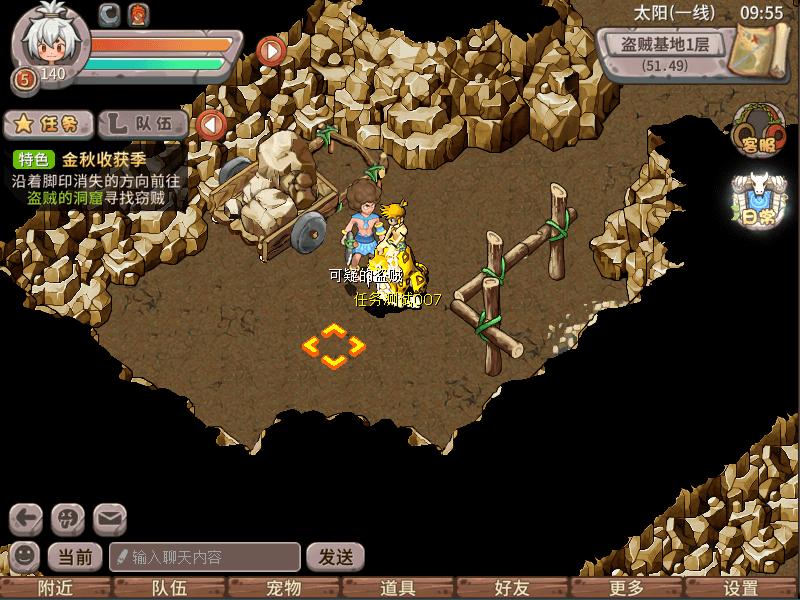The width and height of the screenshot is (800, 600).
Task: Switch to the 任务 quest tab
Action: 49,124
